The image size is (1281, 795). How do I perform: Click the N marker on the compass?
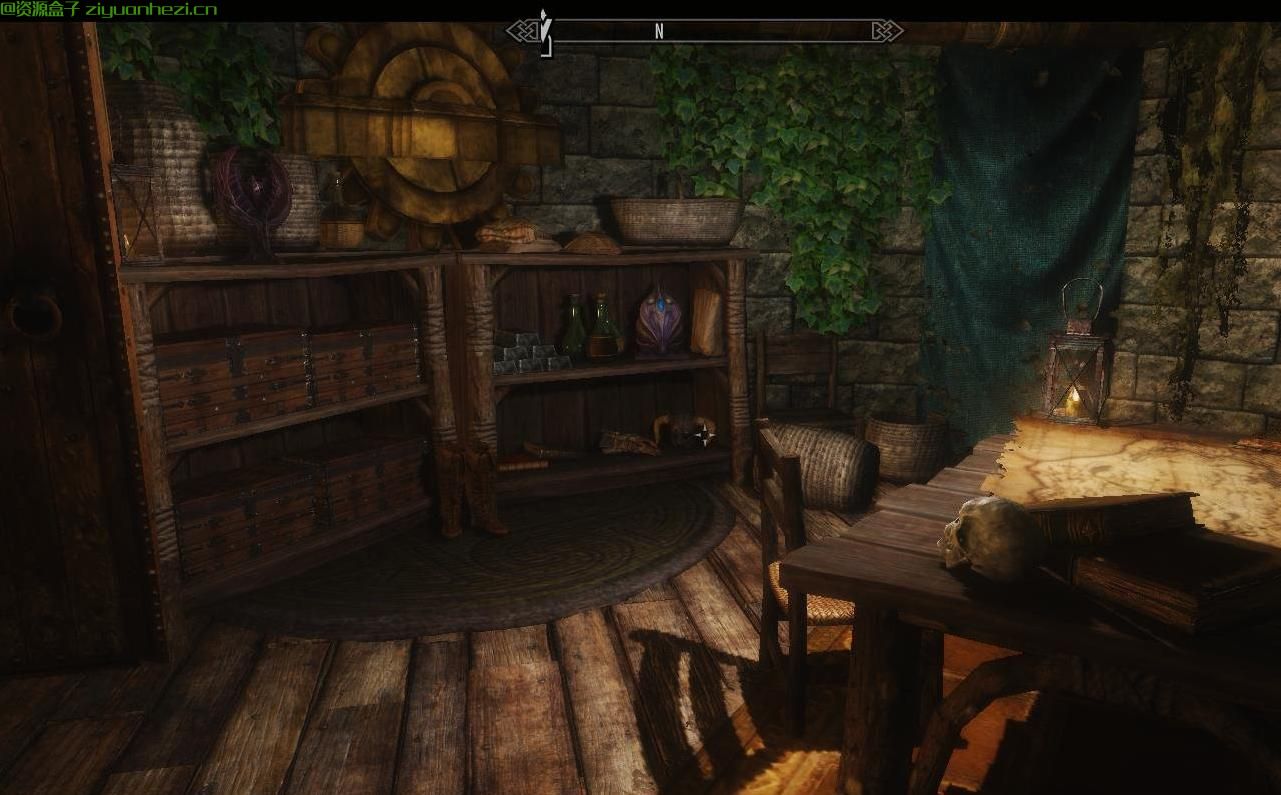[x=657, y=31]
